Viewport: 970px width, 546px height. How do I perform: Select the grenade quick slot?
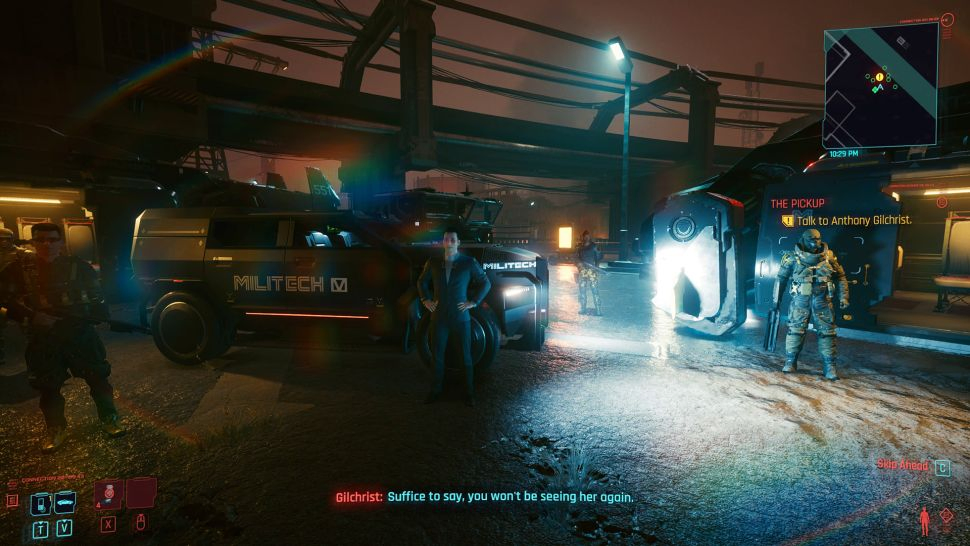[108, 492]
